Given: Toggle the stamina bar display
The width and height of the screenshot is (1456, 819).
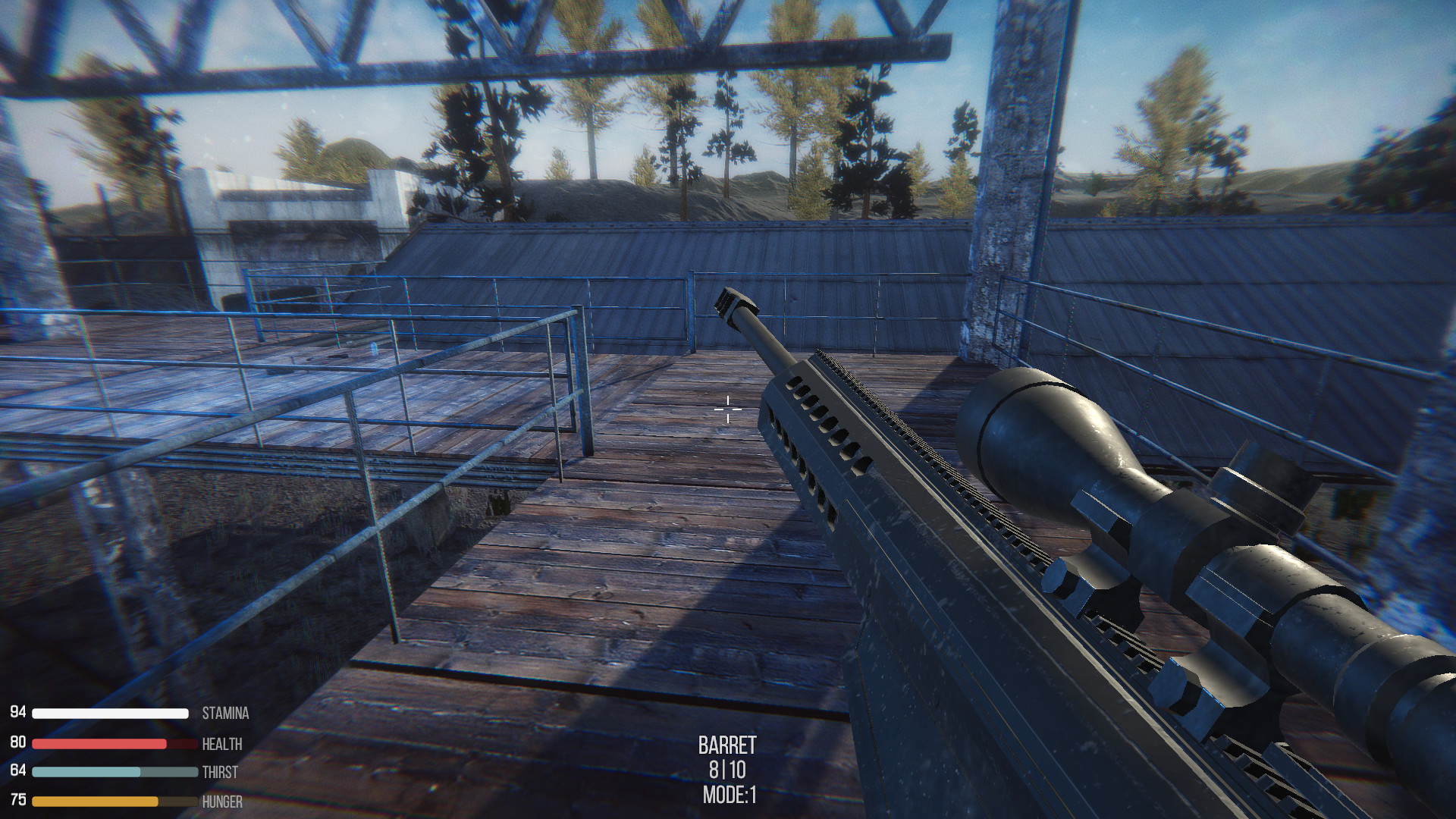Looking at the screenshot, I should point(110,713).
